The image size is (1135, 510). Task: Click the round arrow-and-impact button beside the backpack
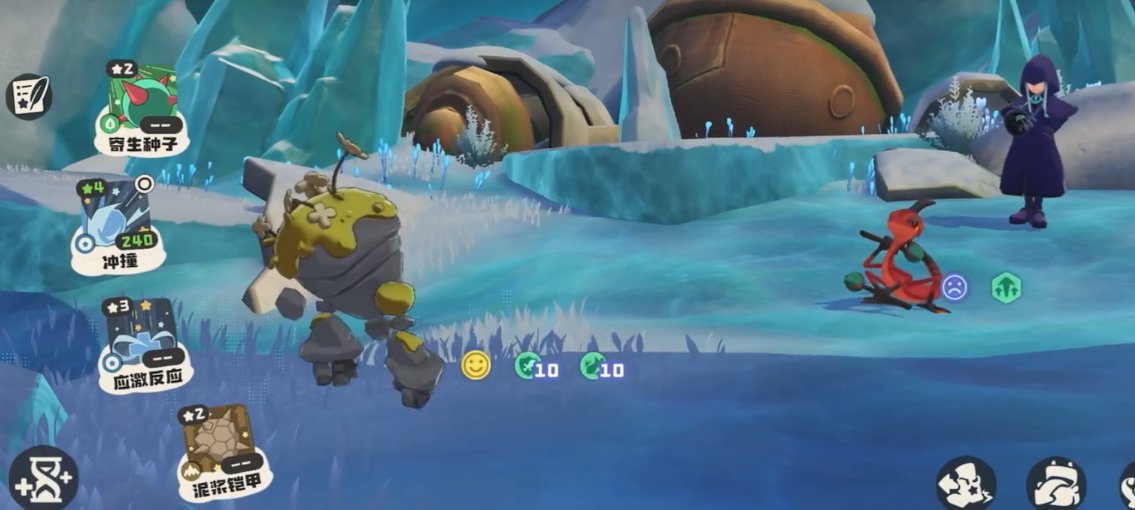coord(965,485)
